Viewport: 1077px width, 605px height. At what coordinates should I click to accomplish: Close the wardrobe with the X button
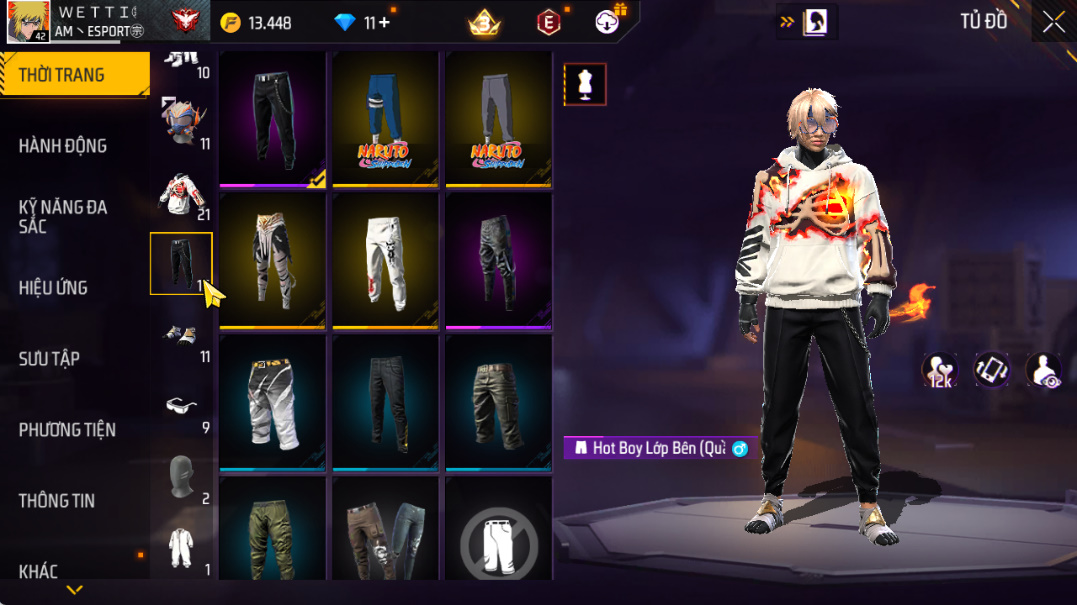click(1053, 22)
